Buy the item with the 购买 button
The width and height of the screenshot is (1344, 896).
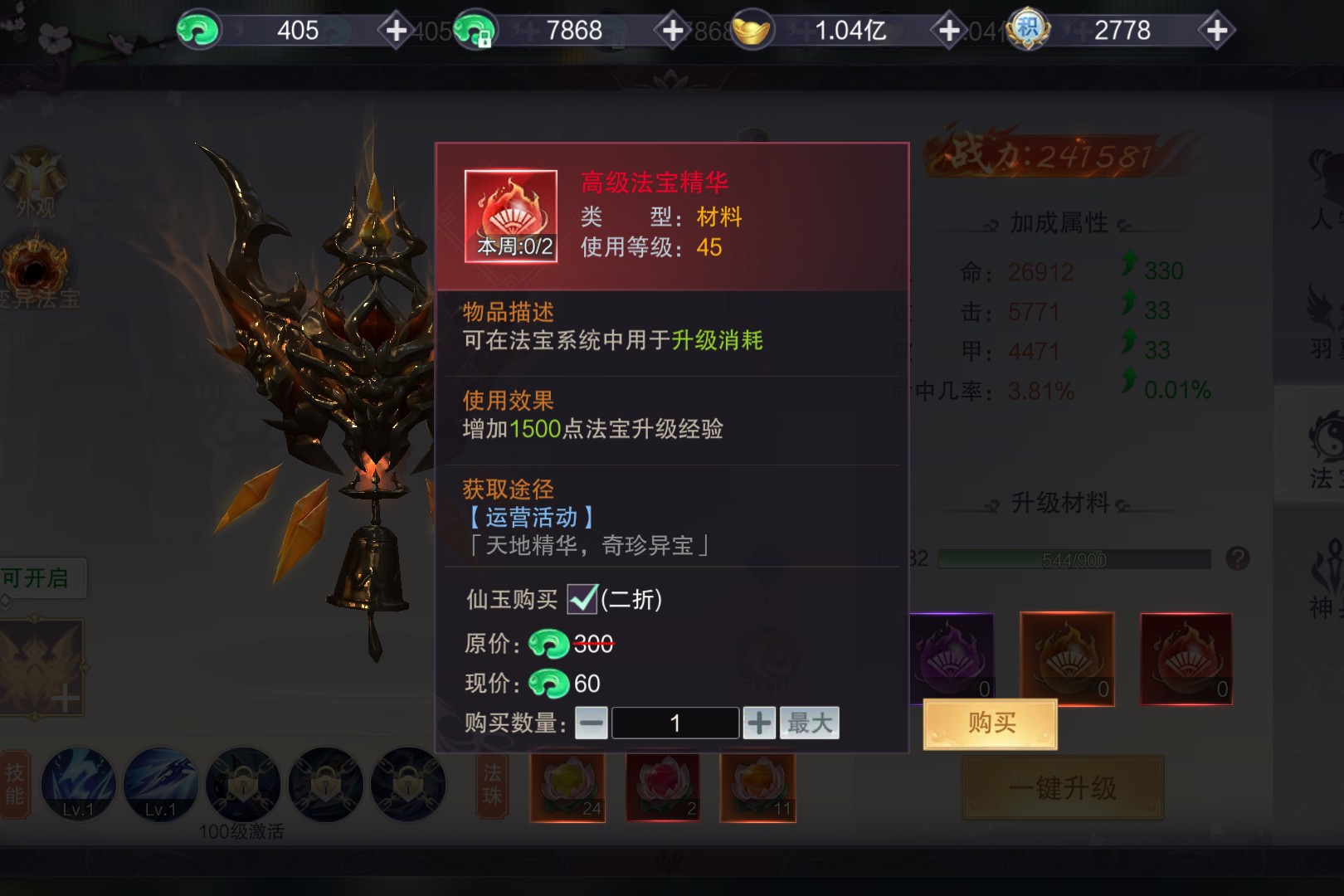pyautogui.click(x=990, y=723)
